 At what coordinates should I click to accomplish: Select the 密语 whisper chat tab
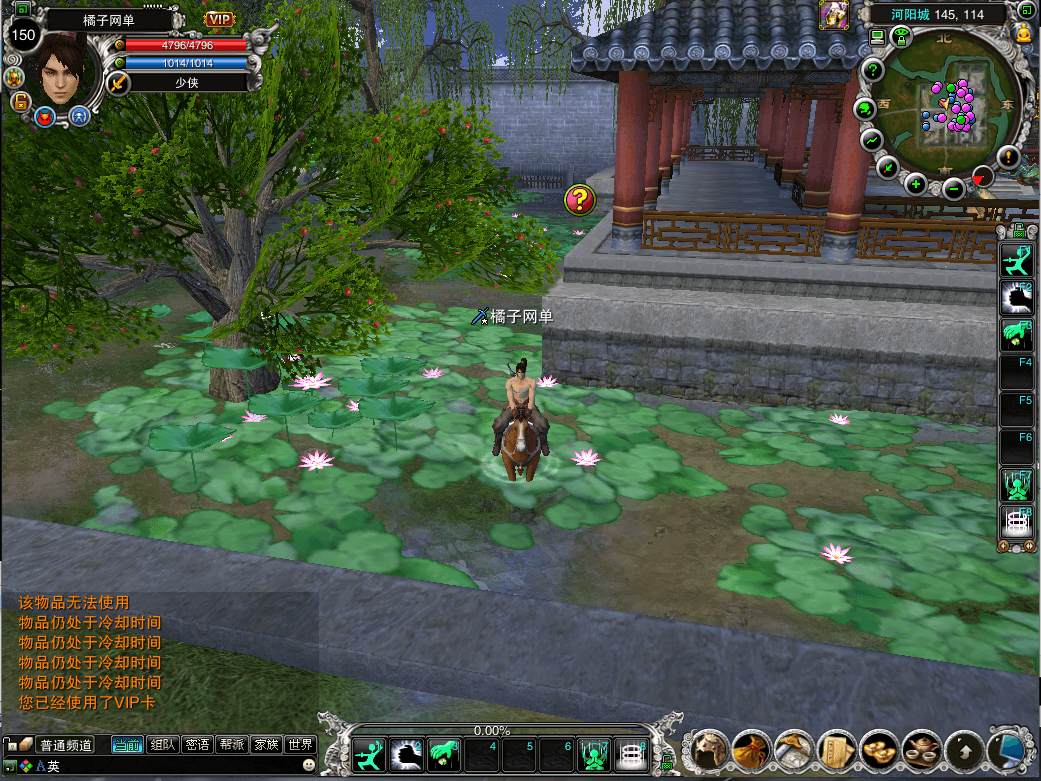[197, 745]
